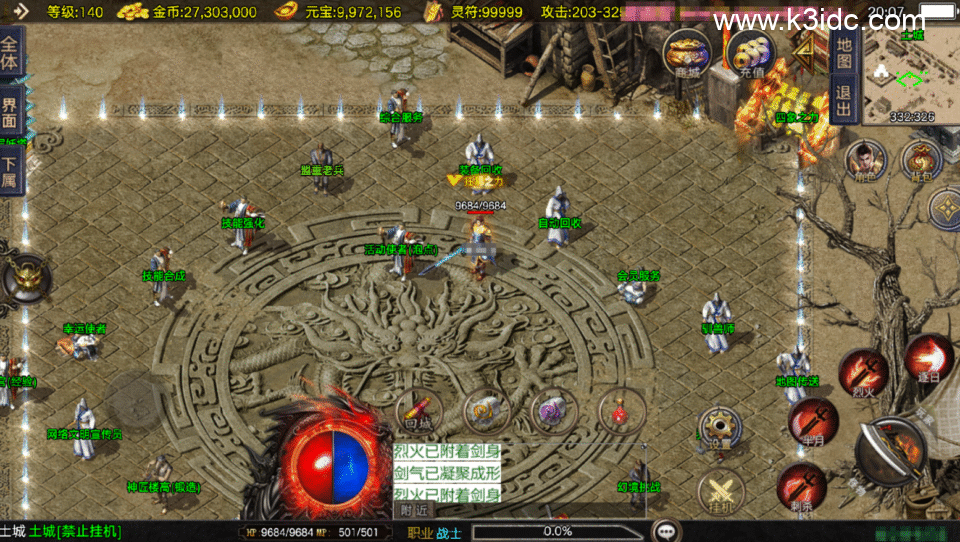
Task: Select the 界面 side tab
Action: (10, 111)
